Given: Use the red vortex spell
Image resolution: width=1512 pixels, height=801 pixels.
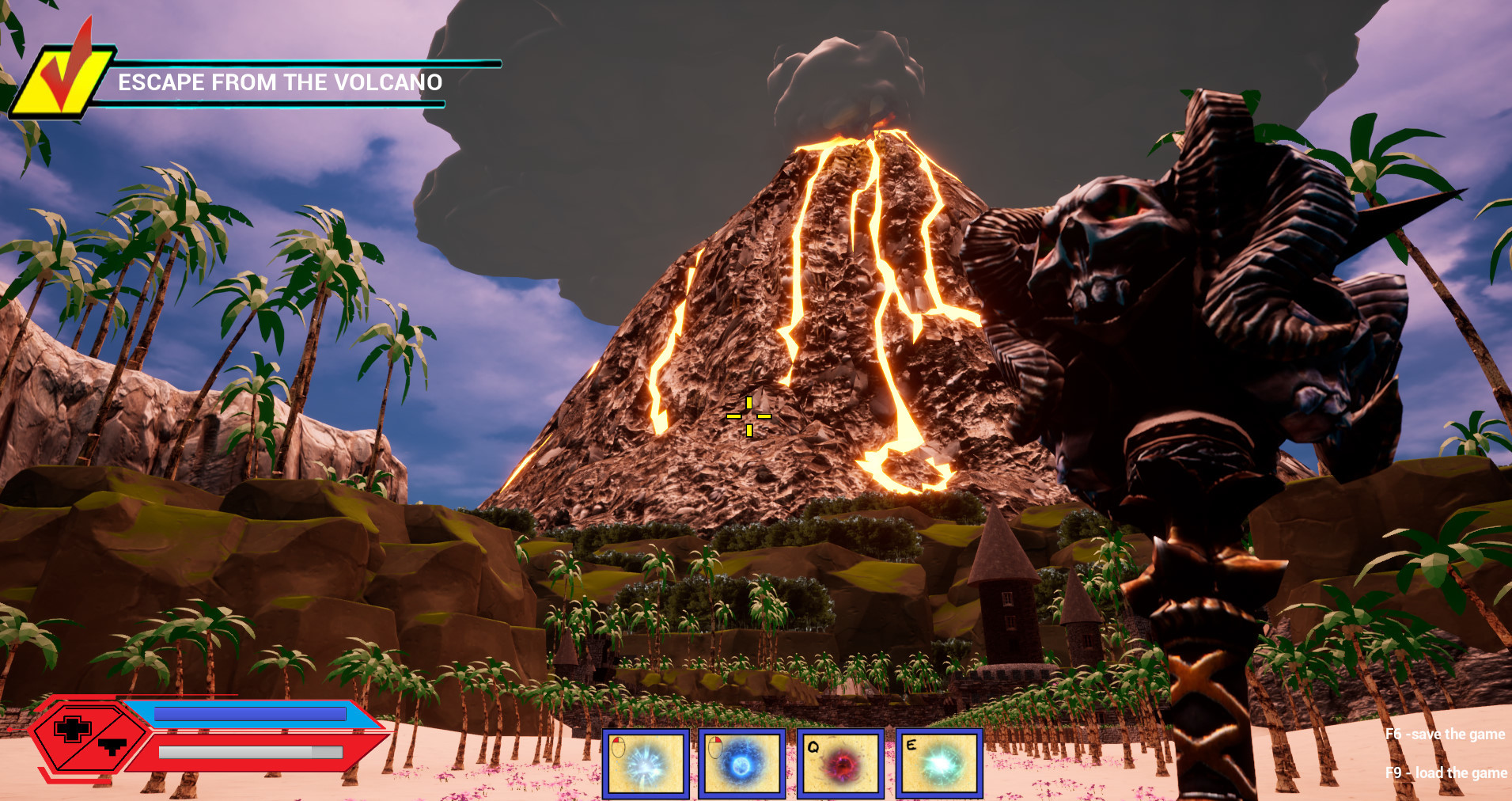Looking at the screenshot, I should click(x=840, y=764).
